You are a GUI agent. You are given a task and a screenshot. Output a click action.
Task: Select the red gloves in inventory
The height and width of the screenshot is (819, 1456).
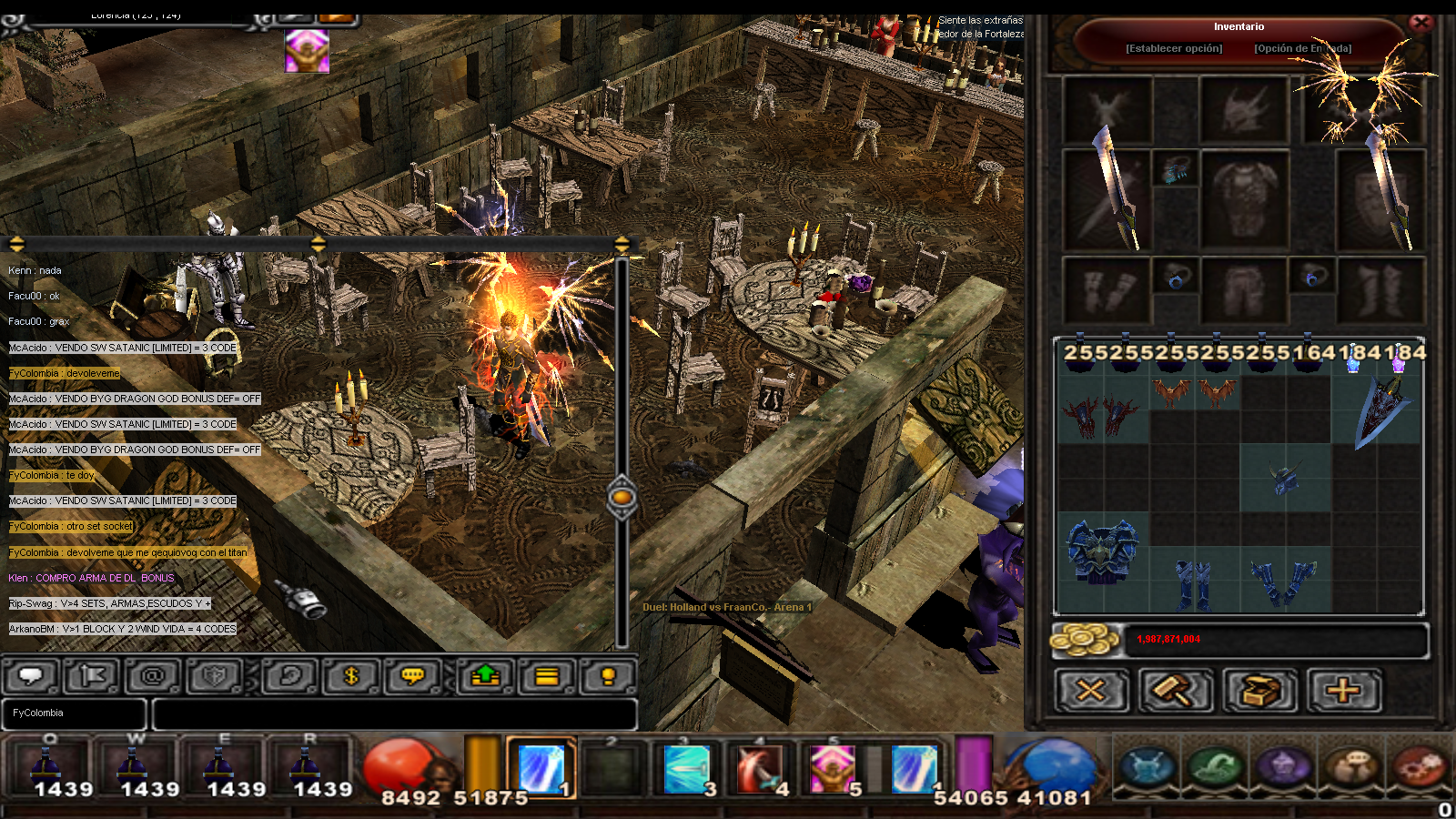coord(1102,415)
